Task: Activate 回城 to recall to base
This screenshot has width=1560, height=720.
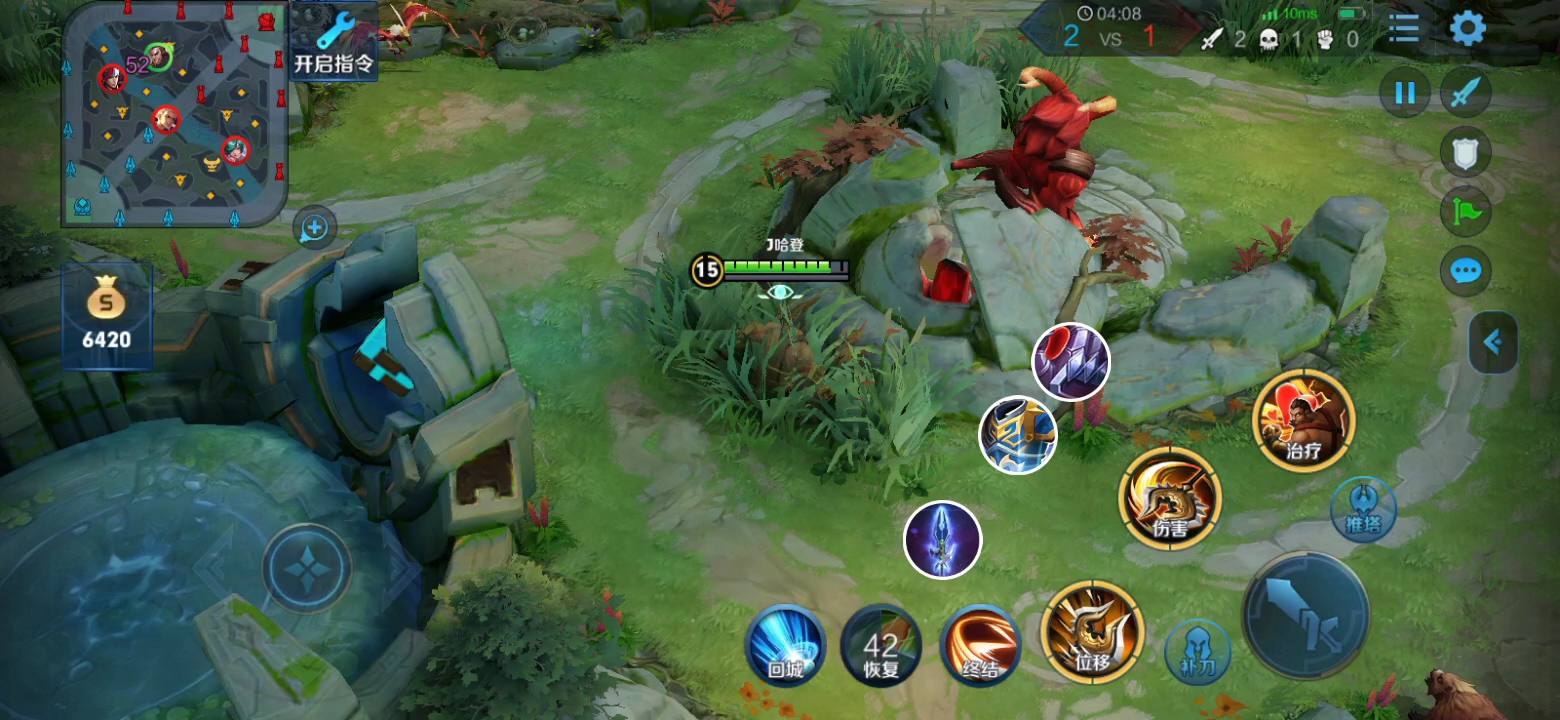Action: pos(786,645)
